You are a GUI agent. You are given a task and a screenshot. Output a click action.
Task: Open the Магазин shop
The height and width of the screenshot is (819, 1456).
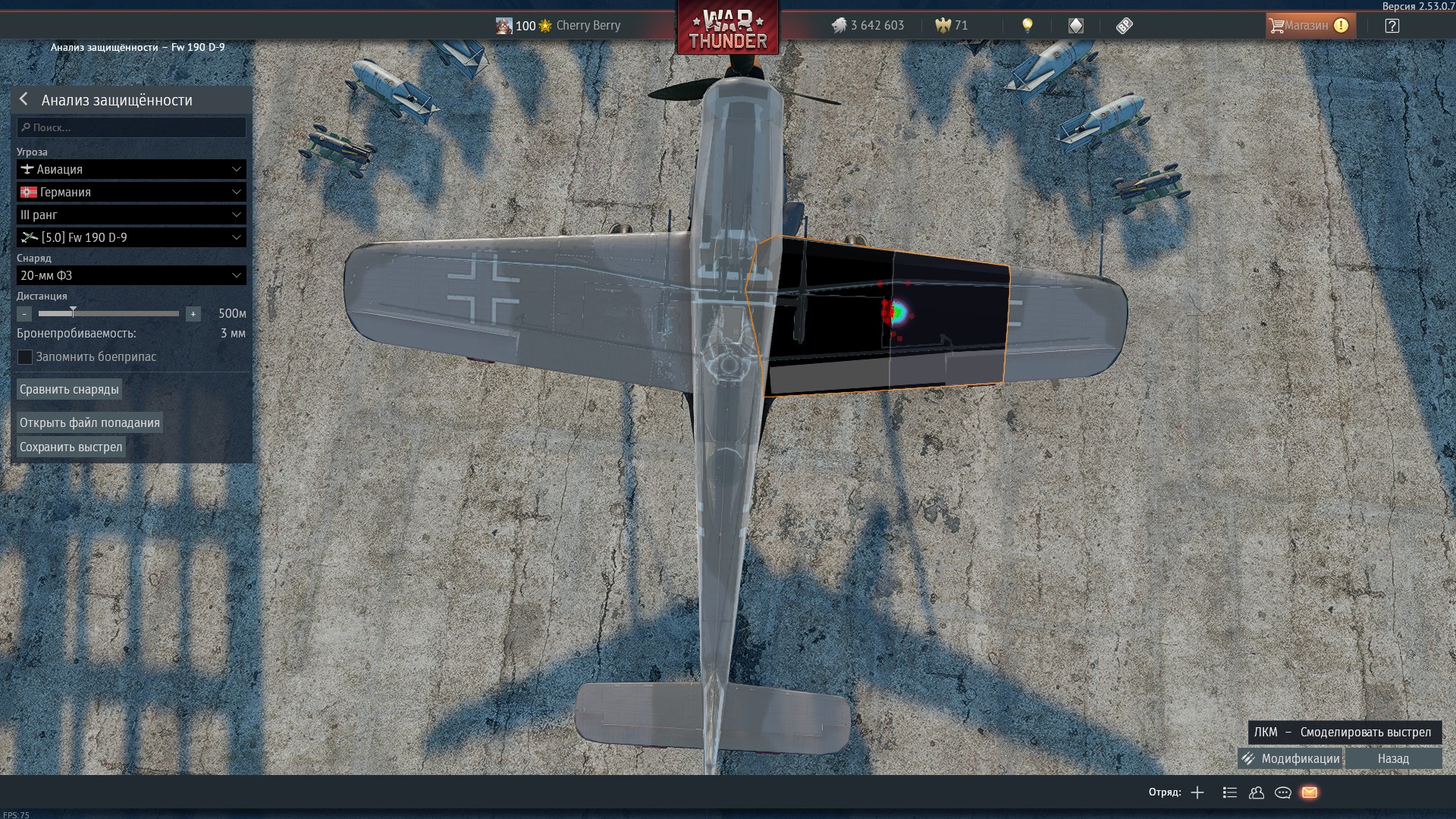tap(1310, 26)
